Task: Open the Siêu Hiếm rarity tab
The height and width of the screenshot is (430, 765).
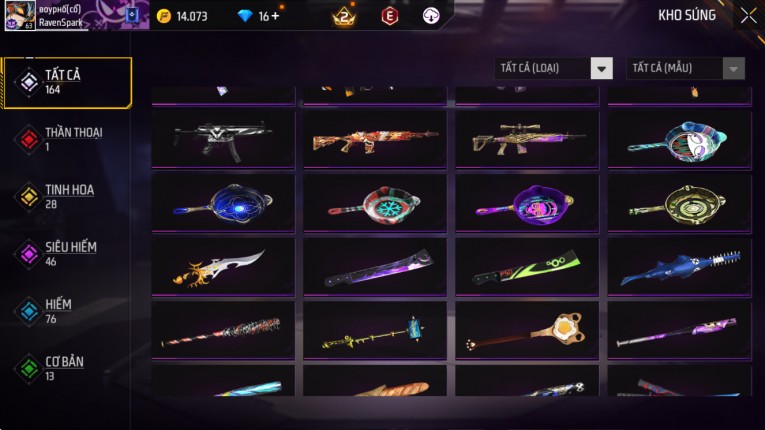Action: (x=66, y=253)
